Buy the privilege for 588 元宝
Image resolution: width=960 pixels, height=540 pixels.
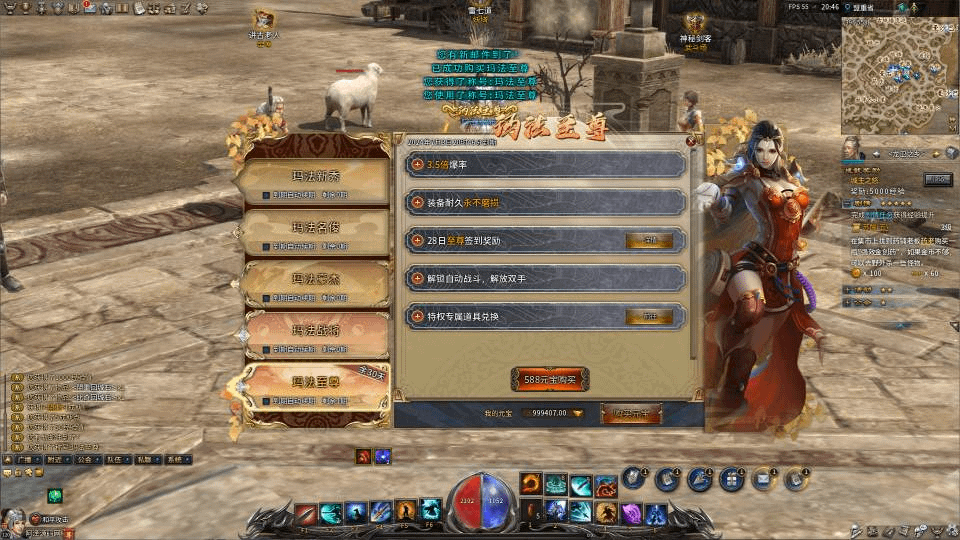pyautogui.click(x=549, y=380)
